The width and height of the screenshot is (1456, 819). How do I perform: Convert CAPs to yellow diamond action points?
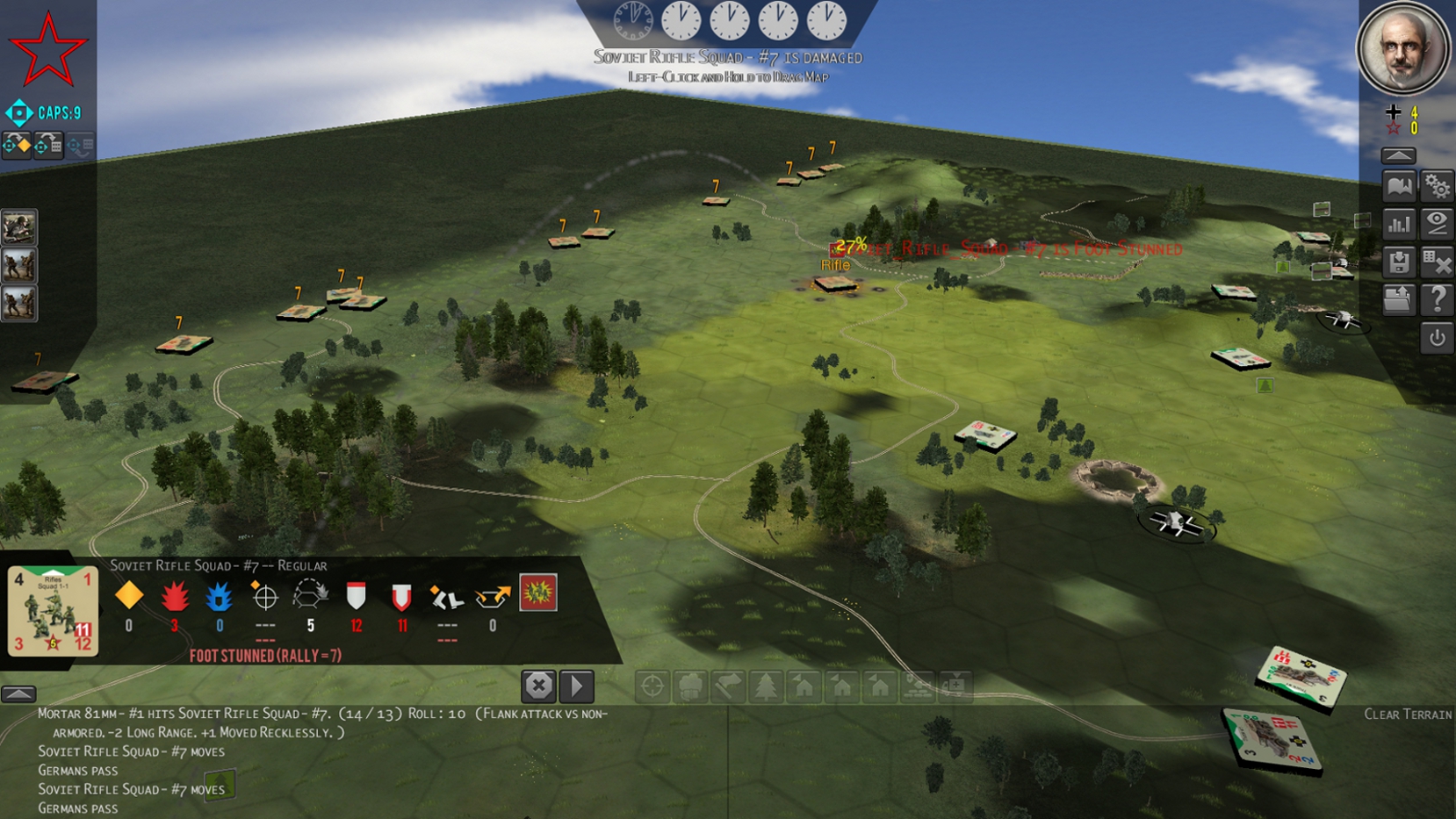(18, 145)
